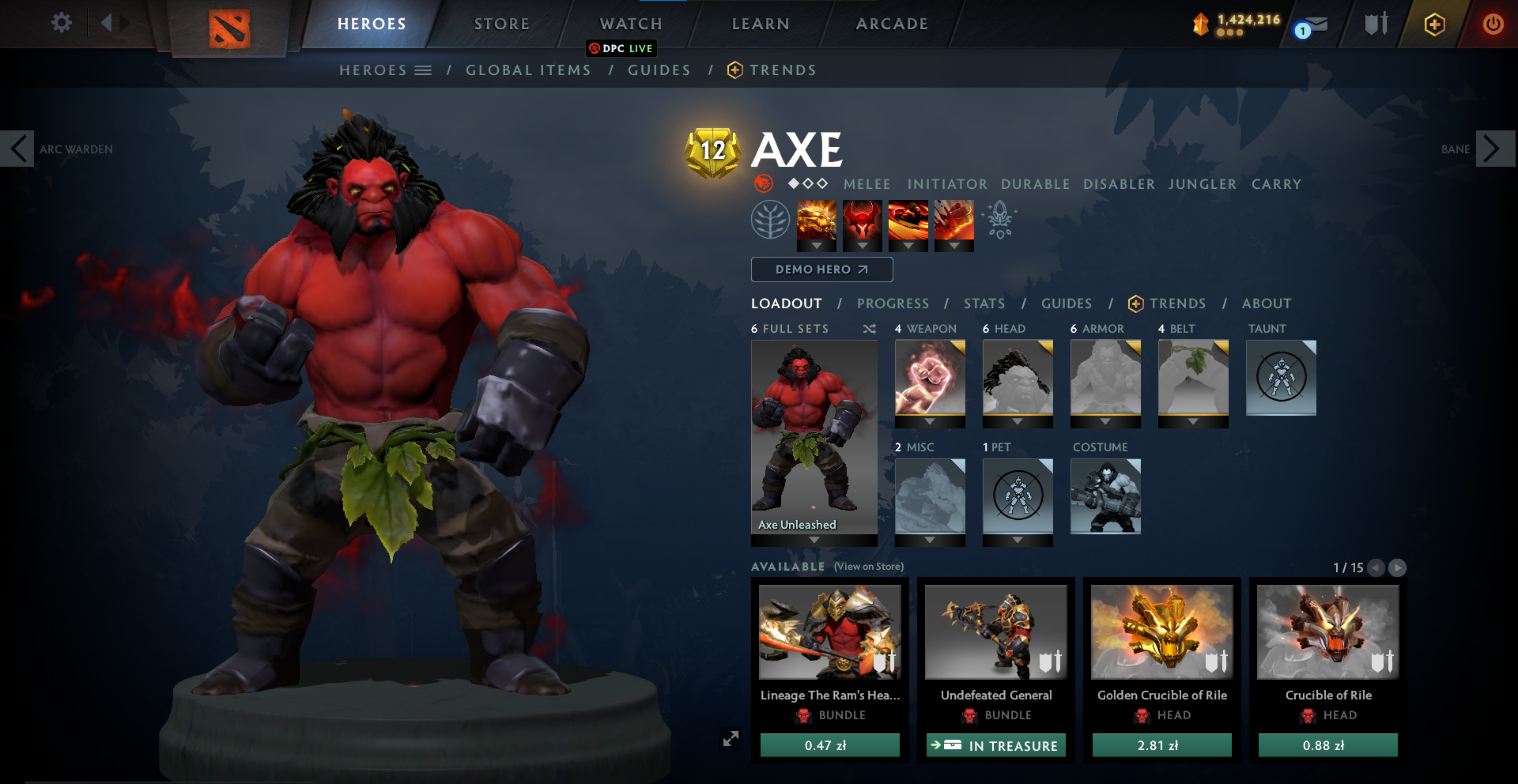Open the Dota Plus hexagon icon
This screenshot has height=784, width=1518.
point(1435,24)
